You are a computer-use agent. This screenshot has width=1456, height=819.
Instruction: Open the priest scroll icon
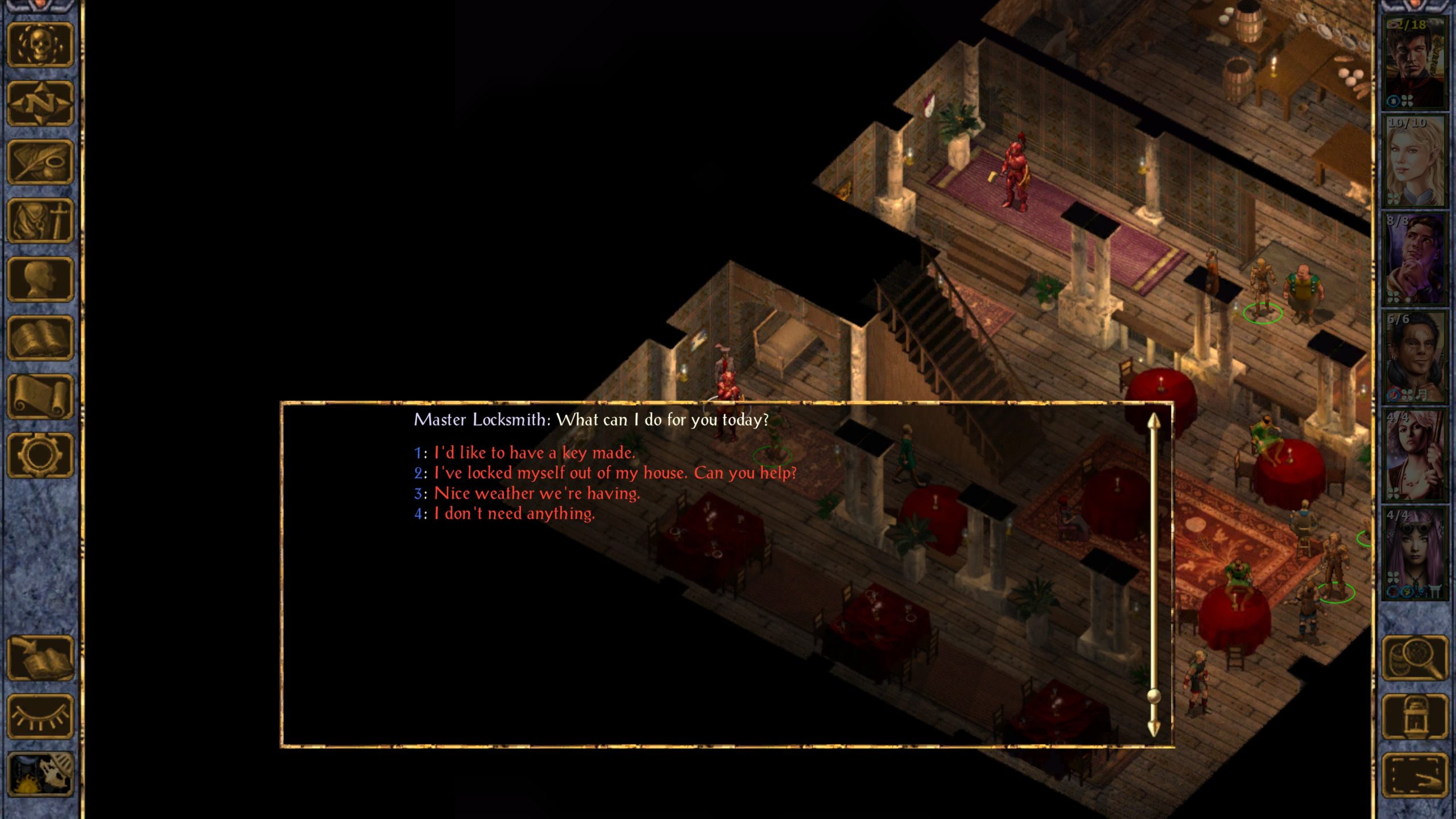pyautogui.click(x=40, y=397)
